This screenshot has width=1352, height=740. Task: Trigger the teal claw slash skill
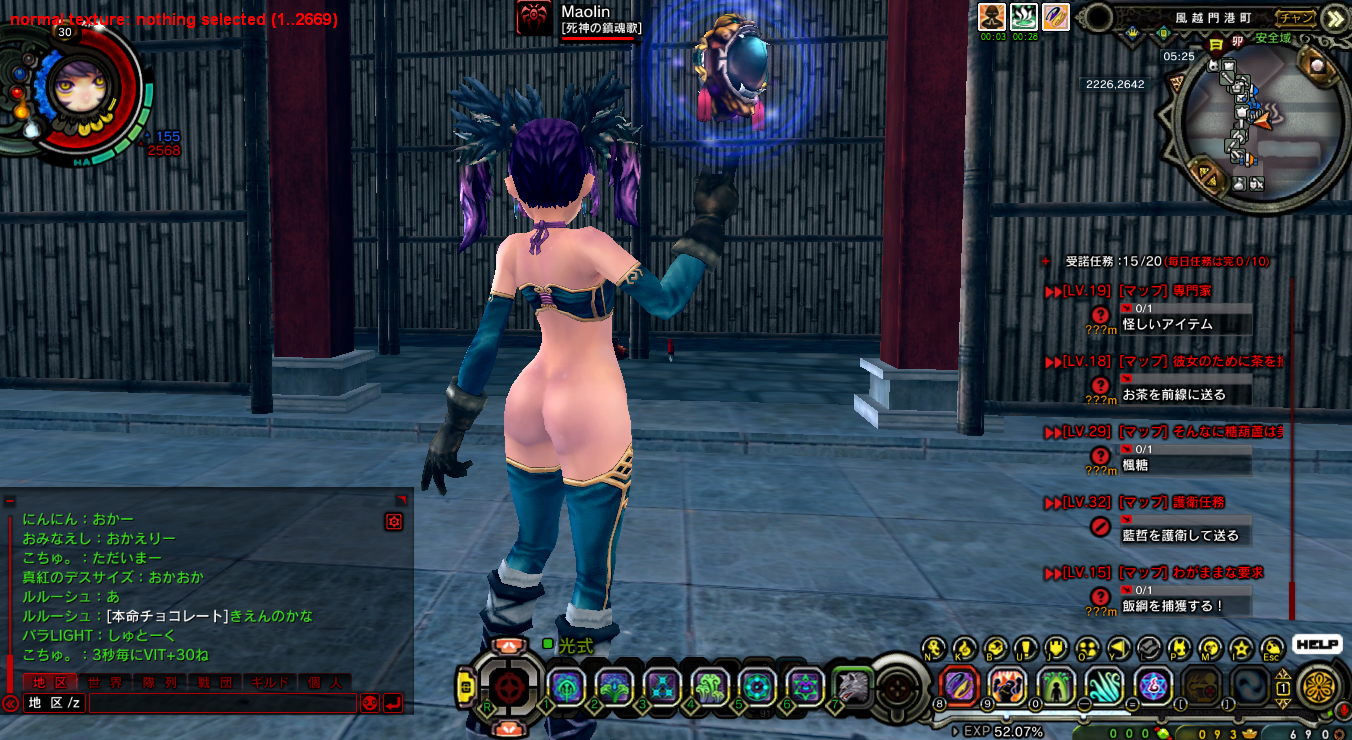pyautogui.click(x=1104, y=686)
